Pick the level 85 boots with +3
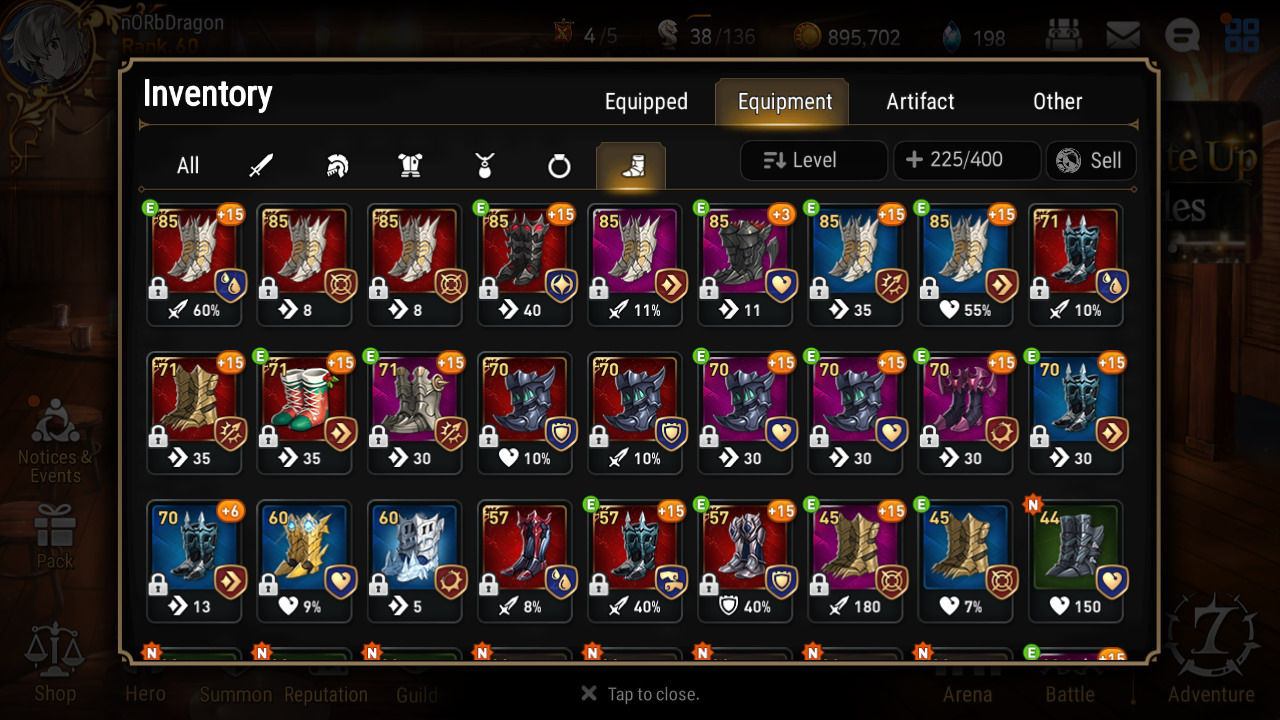 point(744,262)
